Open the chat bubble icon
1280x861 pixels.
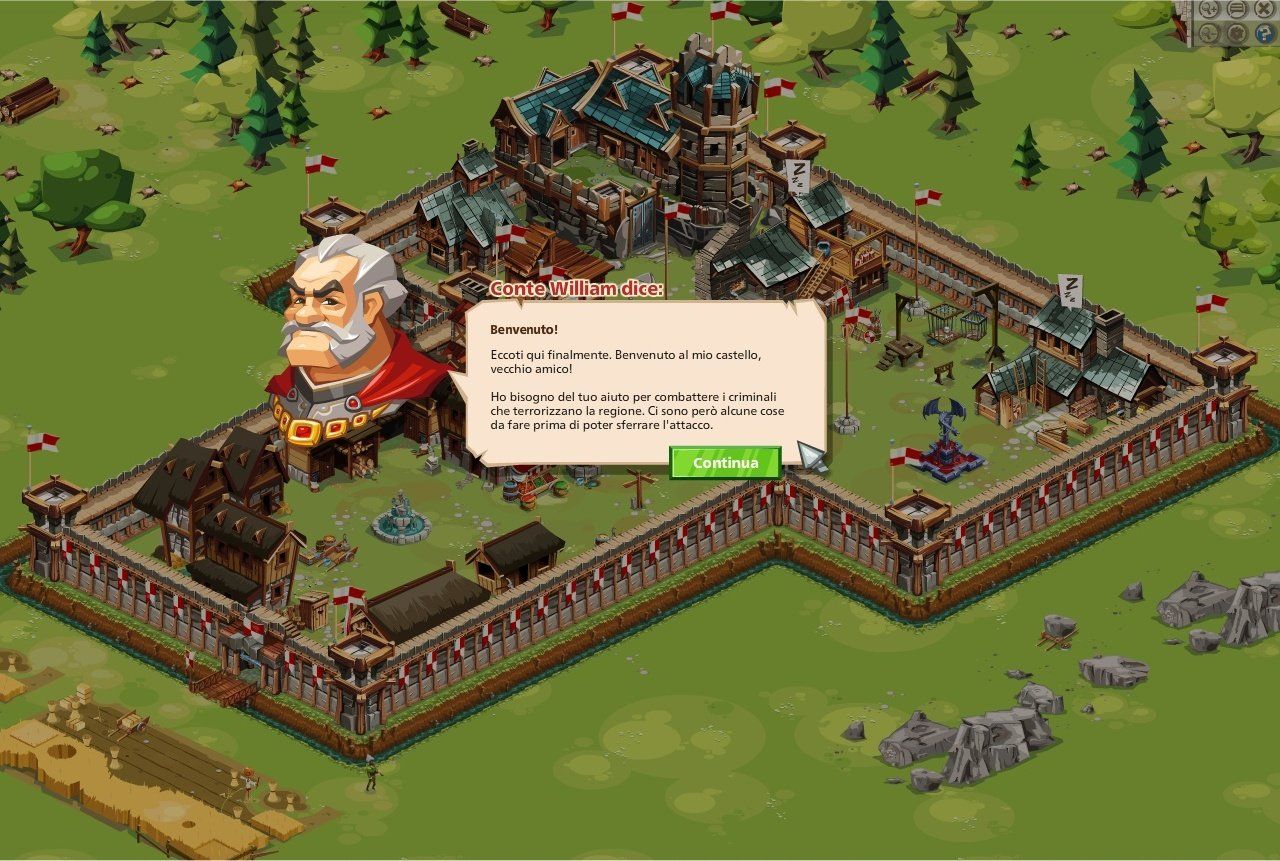(1237, 9)
